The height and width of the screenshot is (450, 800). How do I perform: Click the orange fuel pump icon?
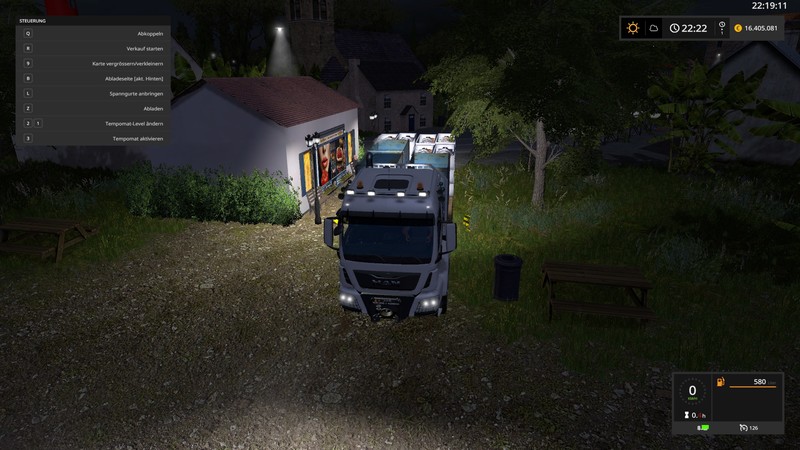[x=719, y=382]
